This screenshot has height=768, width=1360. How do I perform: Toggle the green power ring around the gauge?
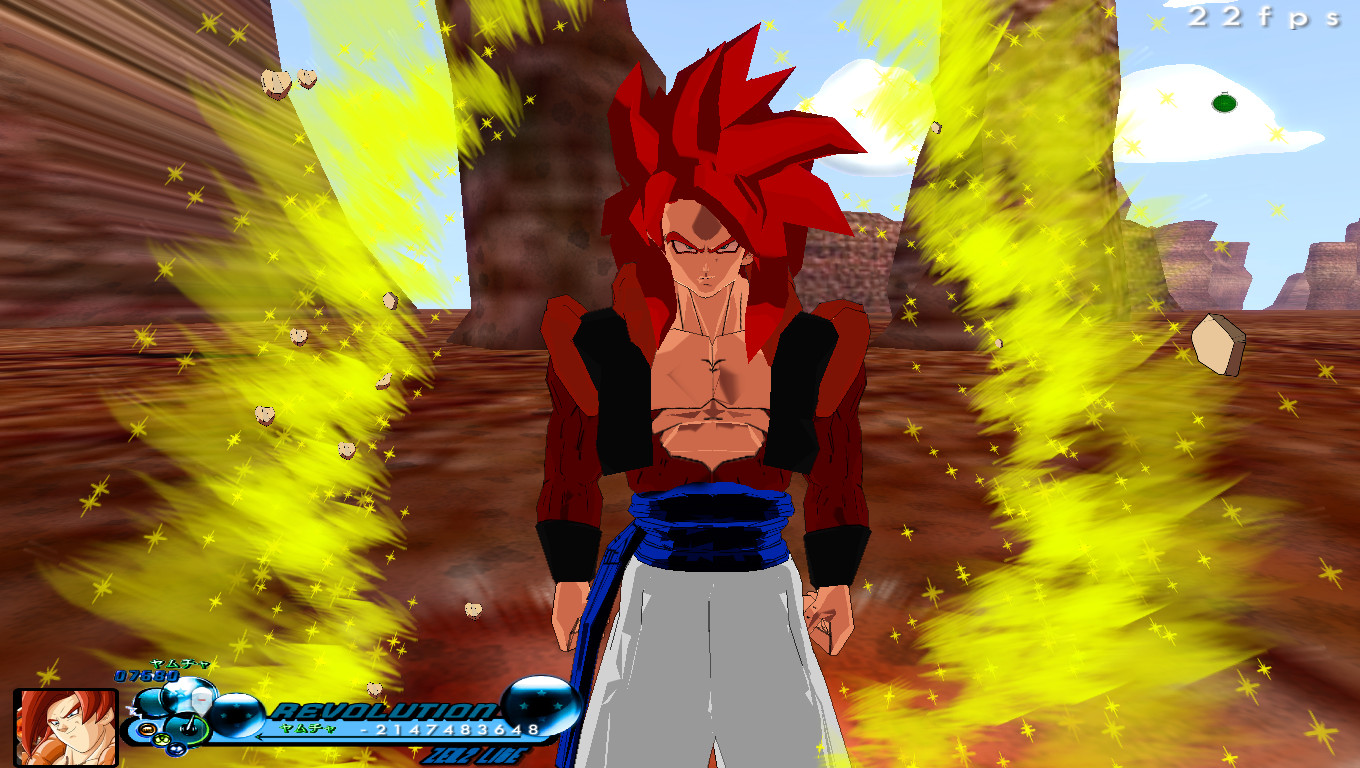tap(205, 731)
